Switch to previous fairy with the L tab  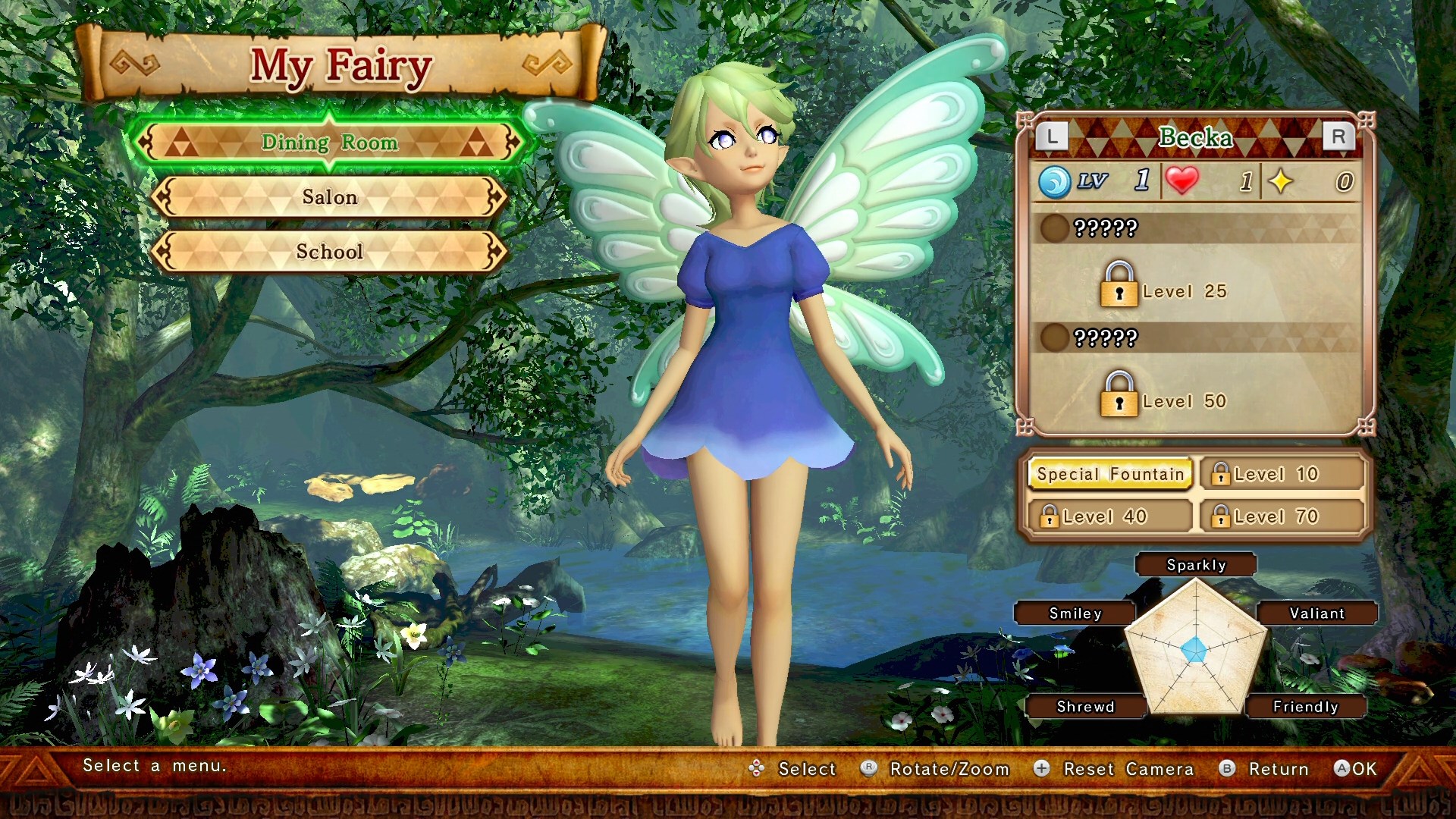pos(1053,136)
